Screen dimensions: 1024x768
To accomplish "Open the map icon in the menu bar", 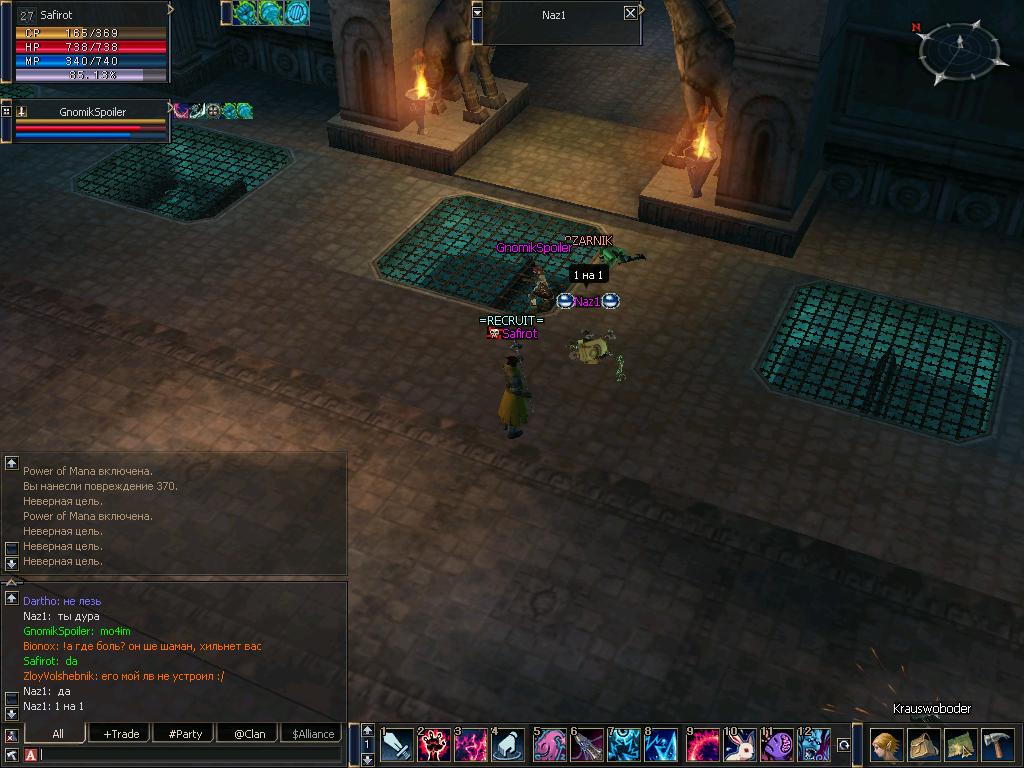I will point(960,746).
